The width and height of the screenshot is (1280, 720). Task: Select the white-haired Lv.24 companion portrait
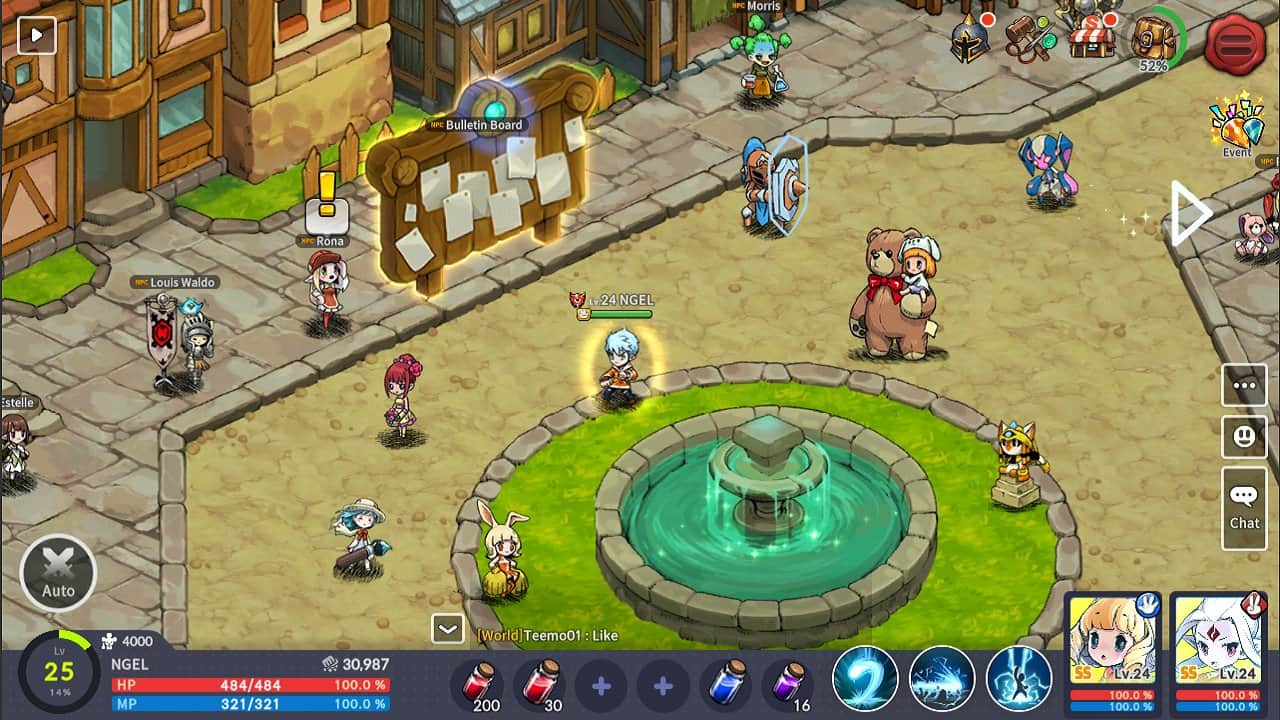click(1217, 649)
